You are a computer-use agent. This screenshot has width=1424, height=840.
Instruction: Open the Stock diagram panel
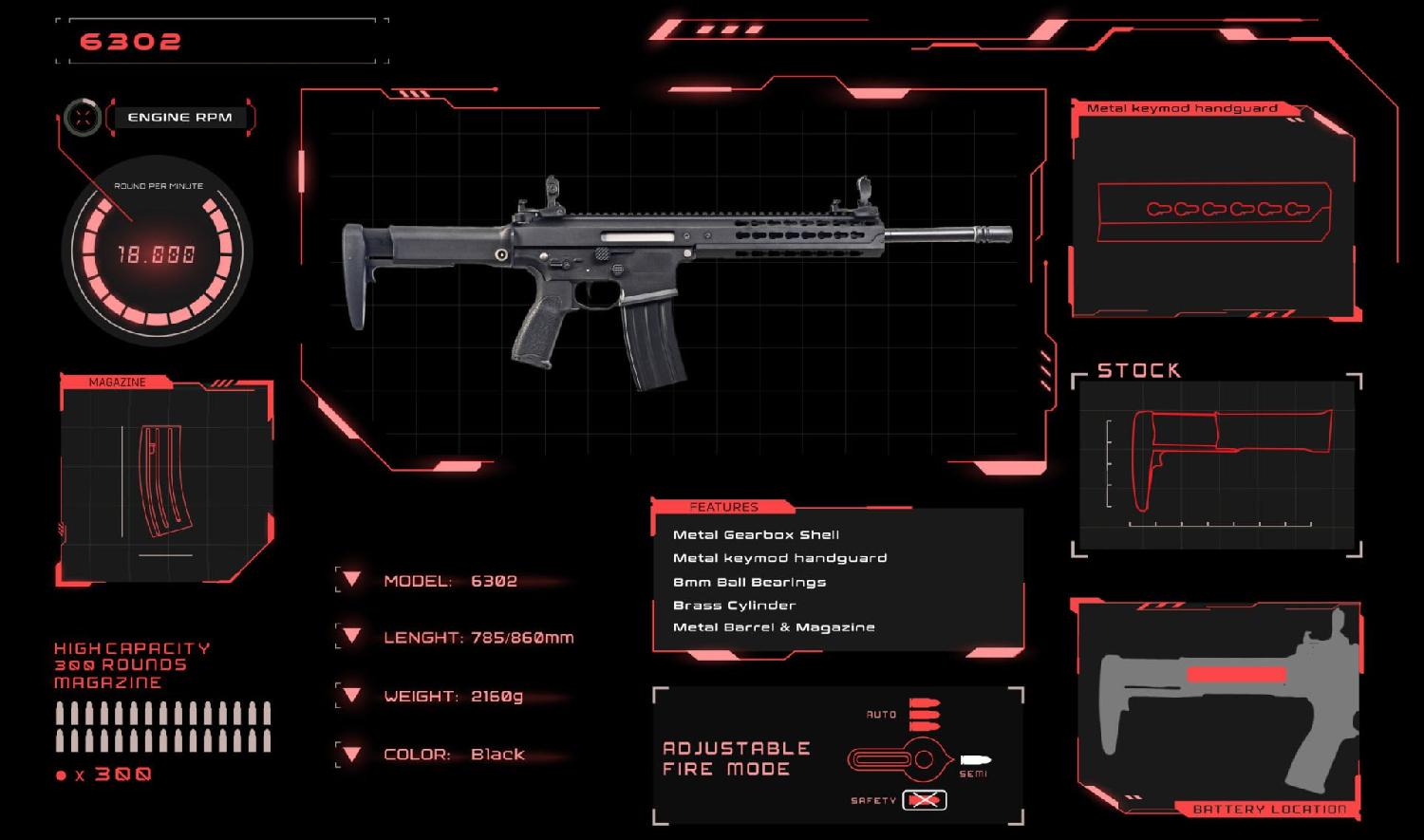(x=1219, y=464)
